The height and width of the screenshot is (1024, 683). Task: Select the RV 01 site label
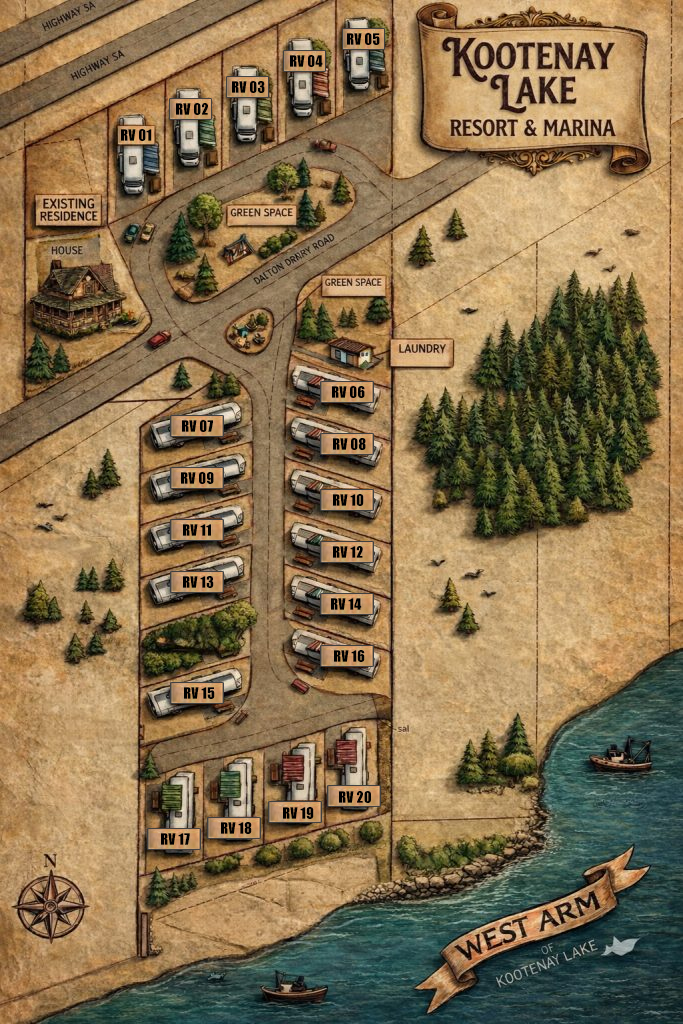click(x=136, y=135)
